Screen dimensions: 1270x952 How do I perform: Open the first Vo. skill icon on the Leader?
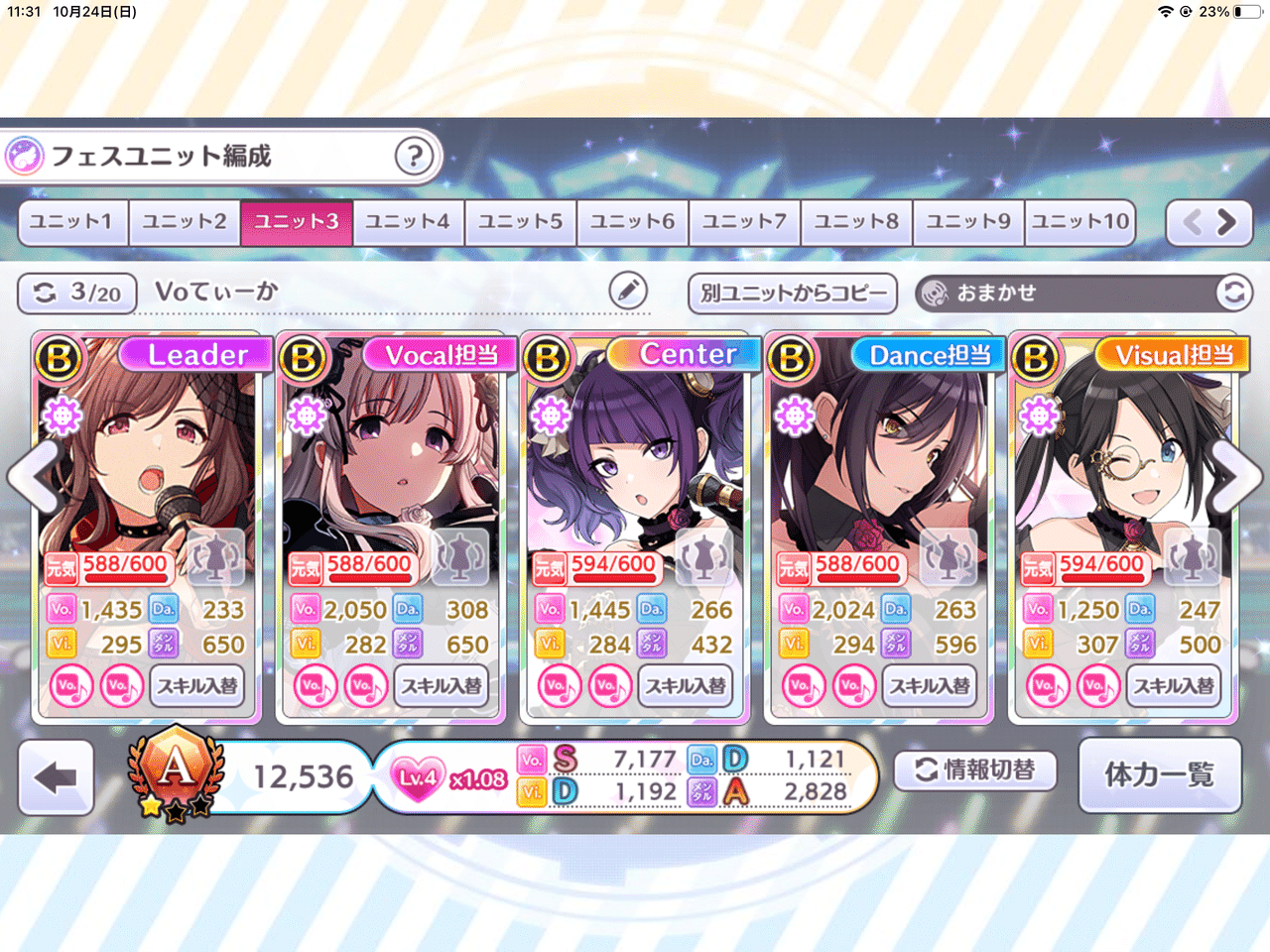click(x=71, y=685)
